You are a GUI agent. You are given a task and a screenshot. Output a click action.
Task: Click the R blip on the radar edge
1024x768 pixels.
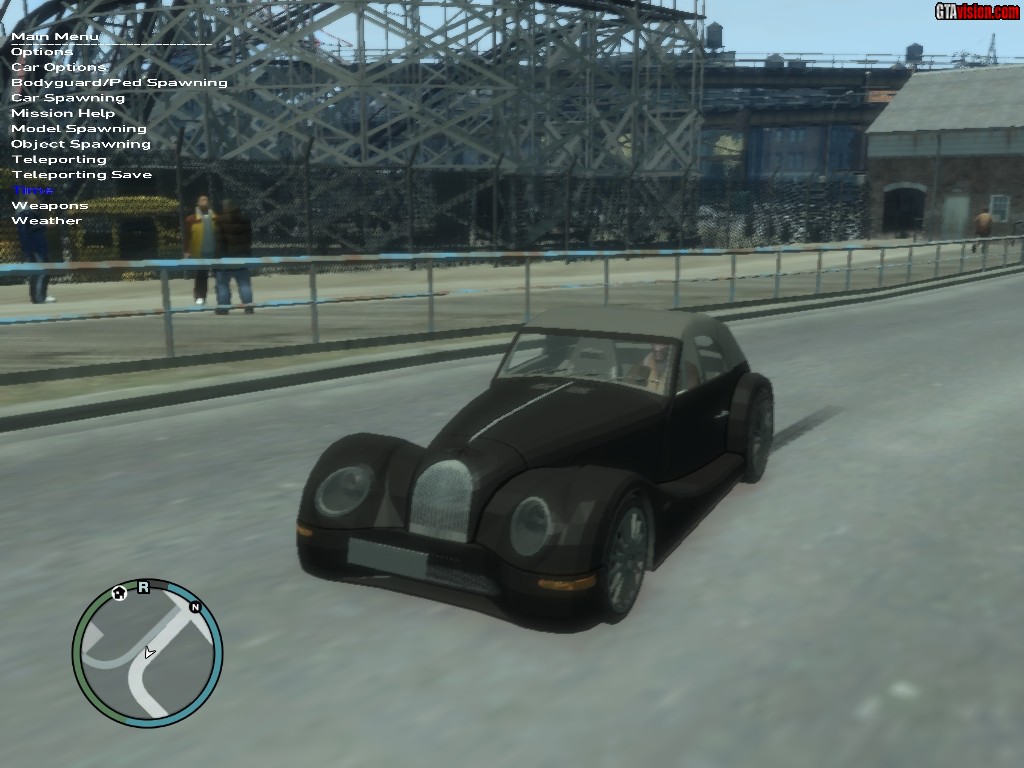[x=143, y=587]
